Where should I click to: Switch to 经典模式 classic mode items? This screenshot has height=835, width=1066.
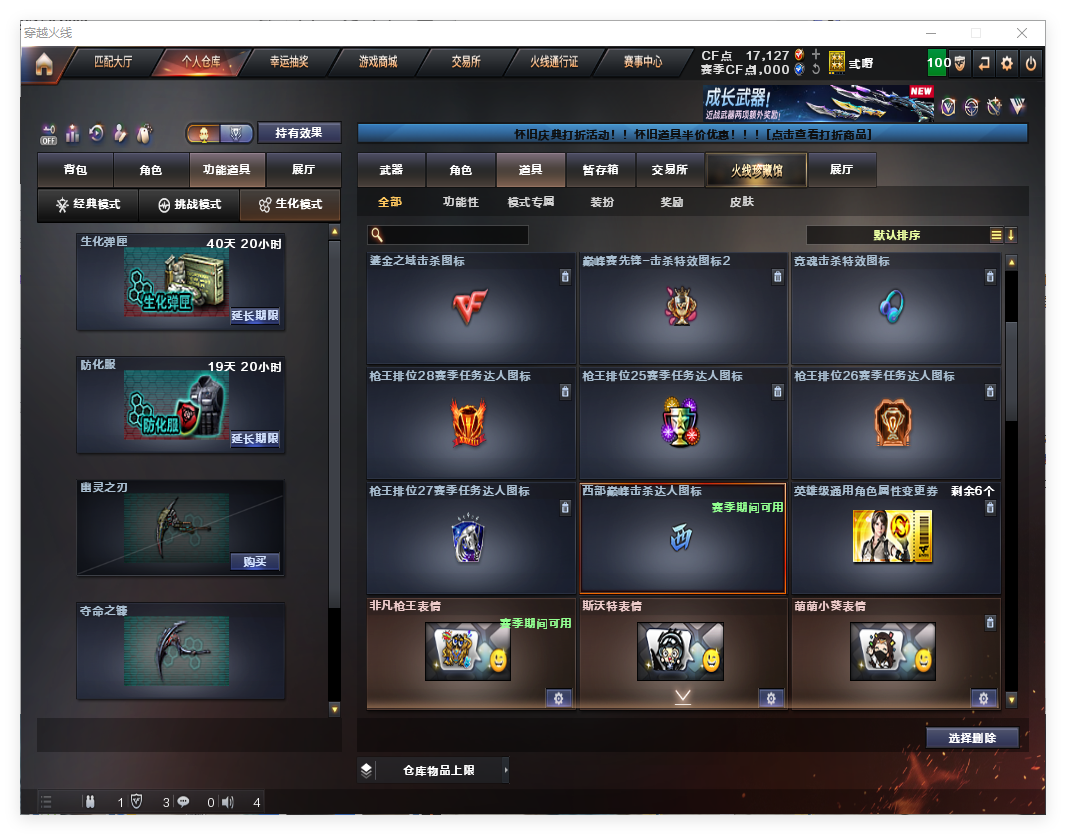point(88,205)
